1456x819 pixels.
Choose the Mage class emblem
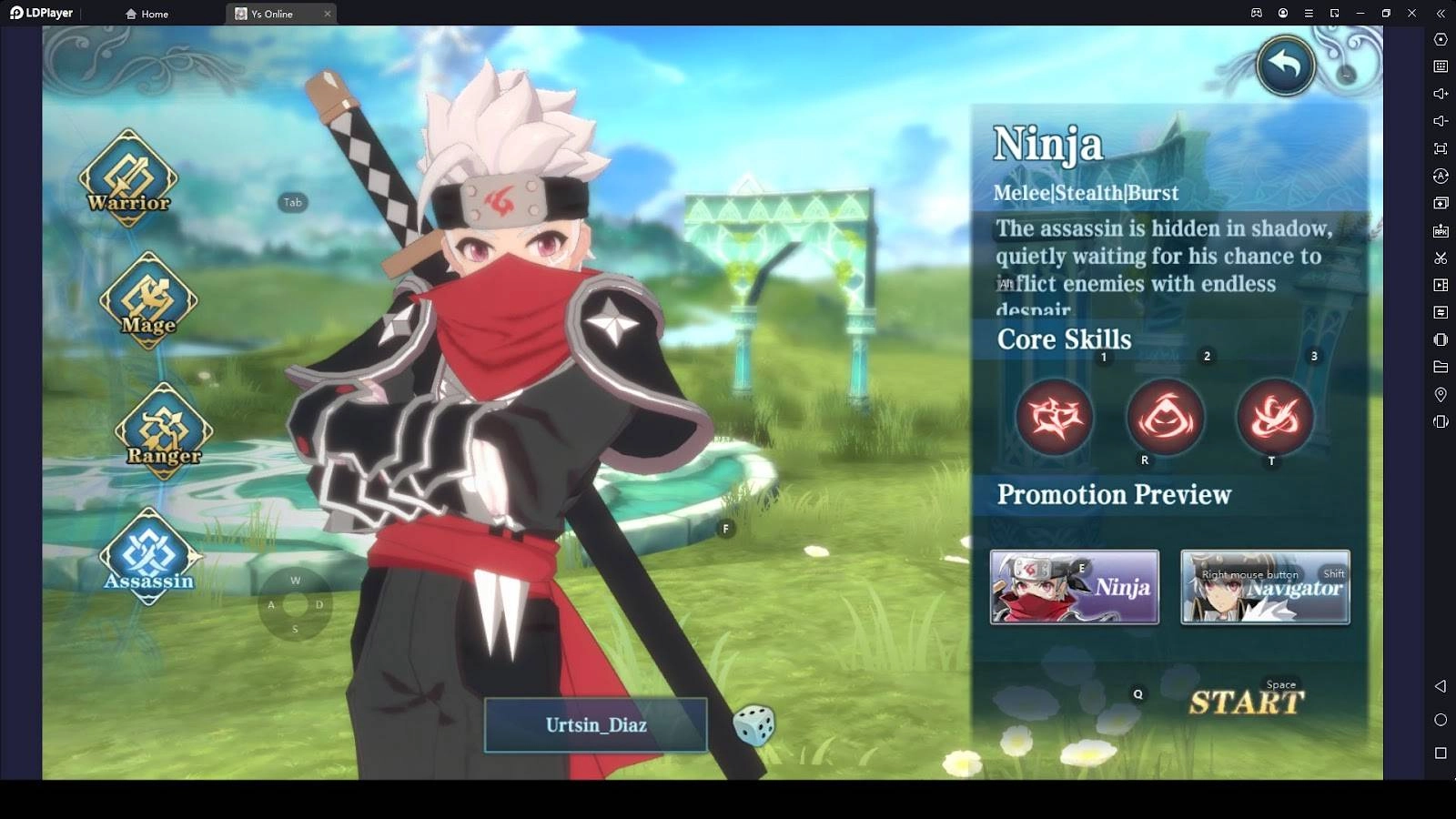point(147,301)
